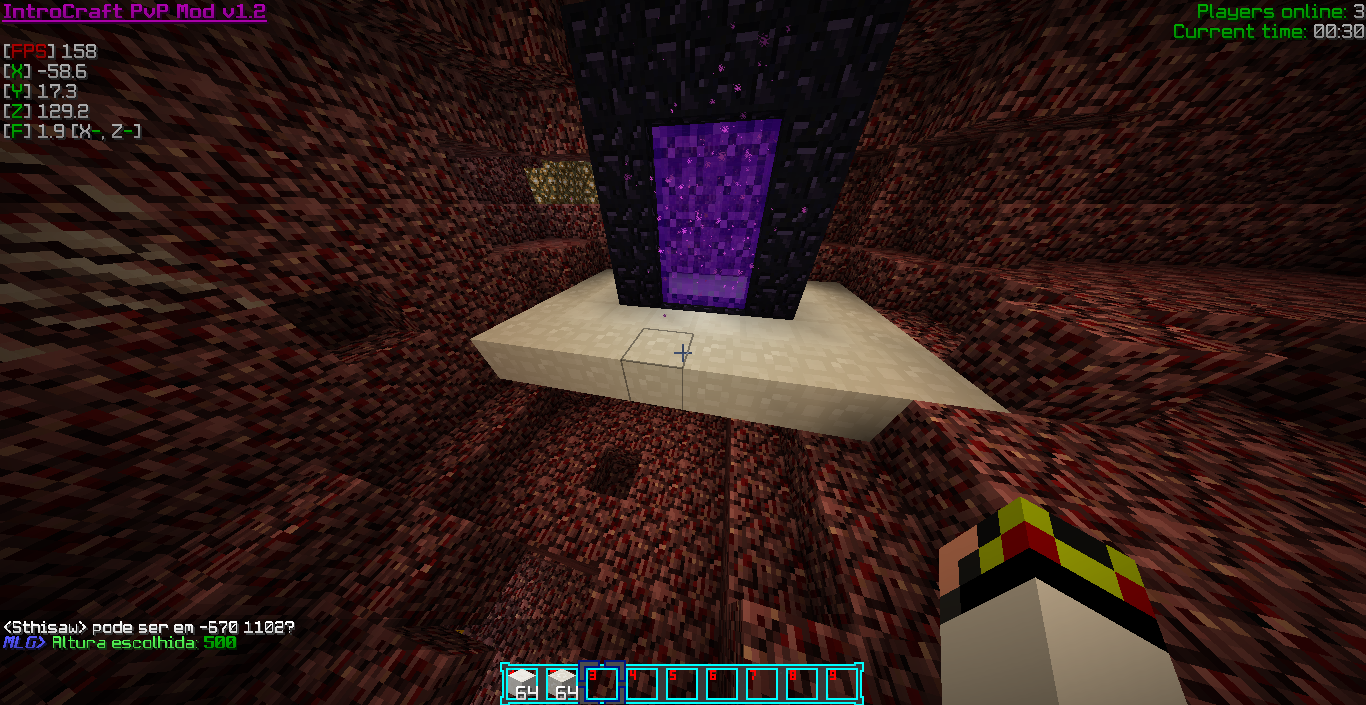The height and width of the screenshot is (705, 1366).
Task: Switch to hotbar slot numbered 5
Action: [x=682, y=684]
